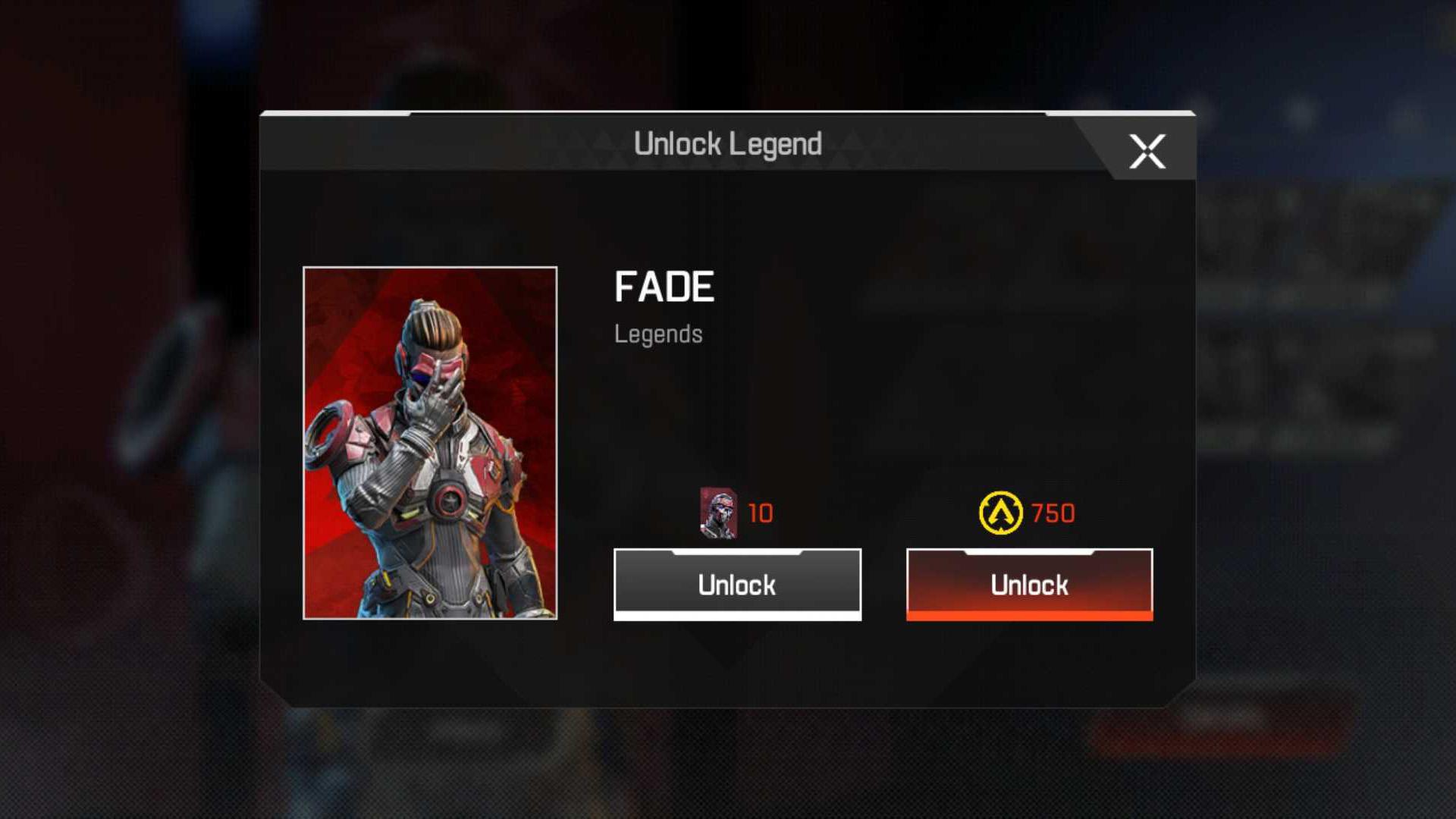1456x819 pixels.
Task: Click the Legends subtitle under FADE
Action: pos(658,334)
